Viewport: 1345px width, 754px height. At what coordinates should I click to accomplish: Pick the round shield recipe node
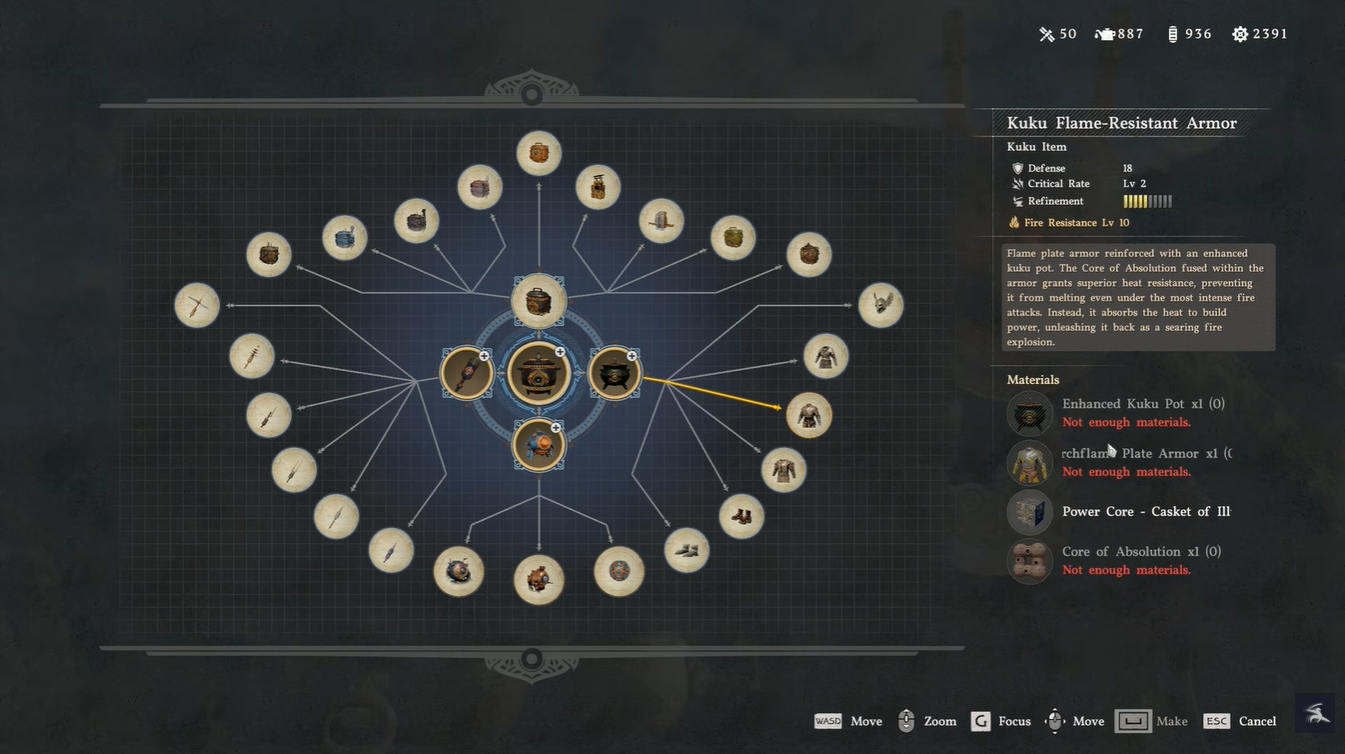pyautogui.click(x=619, y=571)
